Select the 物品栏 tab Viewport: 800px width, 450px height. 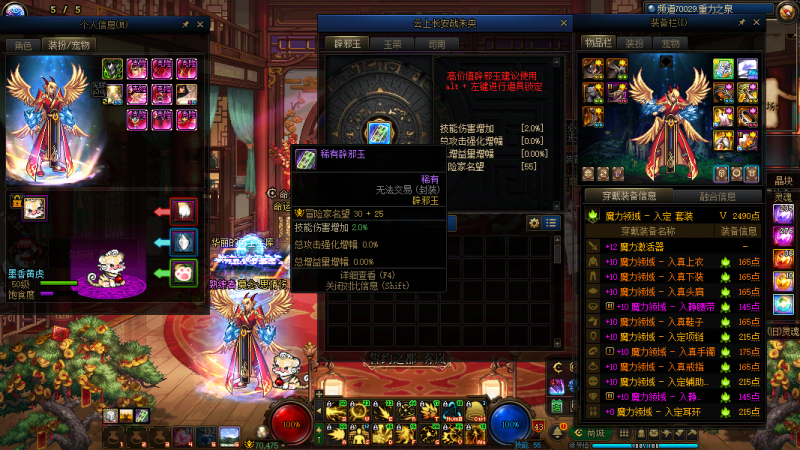pyautogui.click(x=597, y=43)
